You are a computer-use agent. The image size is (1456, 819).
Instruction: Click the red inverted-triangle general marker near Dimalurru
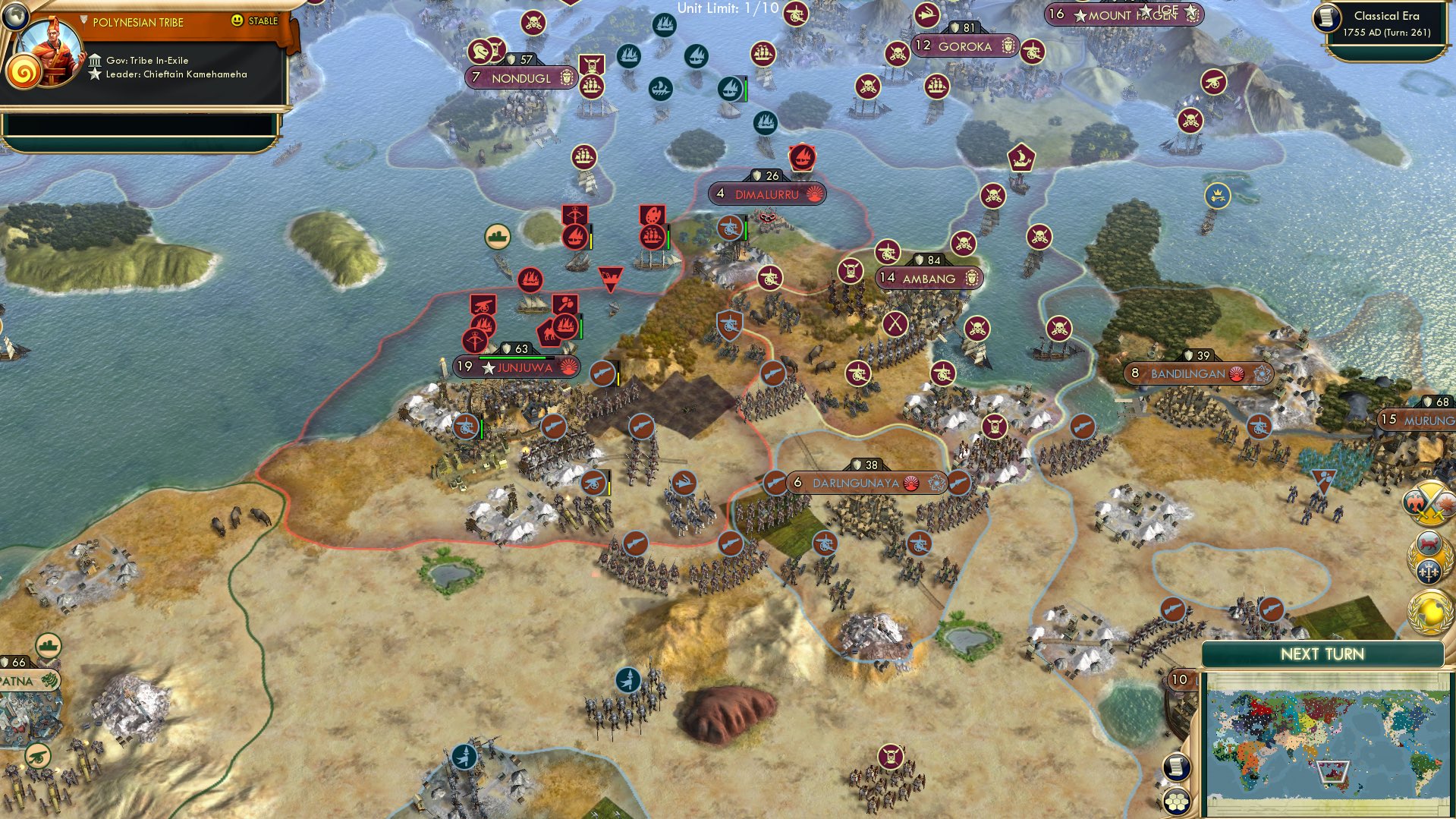click(612, 276)
